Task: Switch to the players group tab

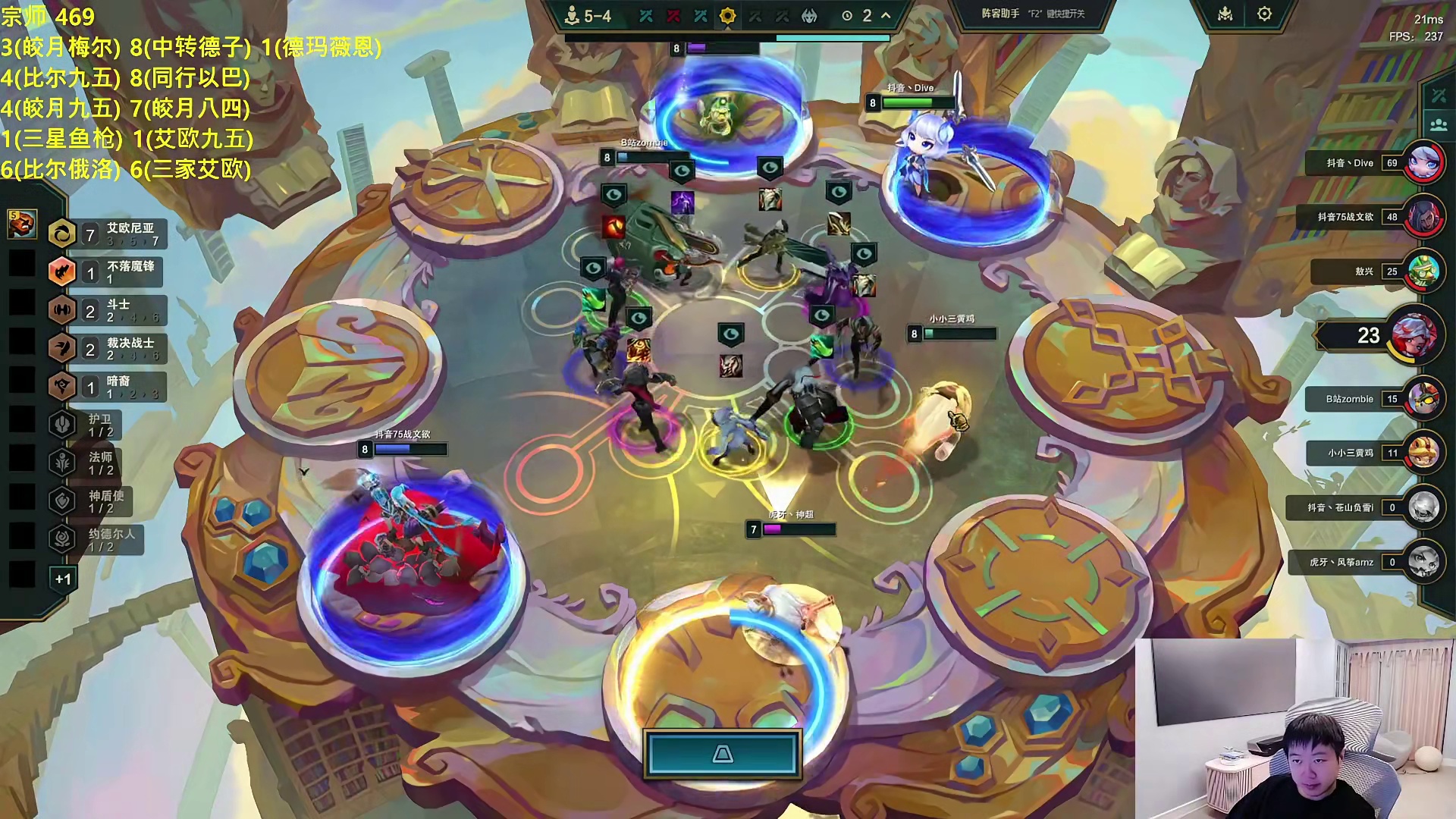Action: [x=1438, y=124]
